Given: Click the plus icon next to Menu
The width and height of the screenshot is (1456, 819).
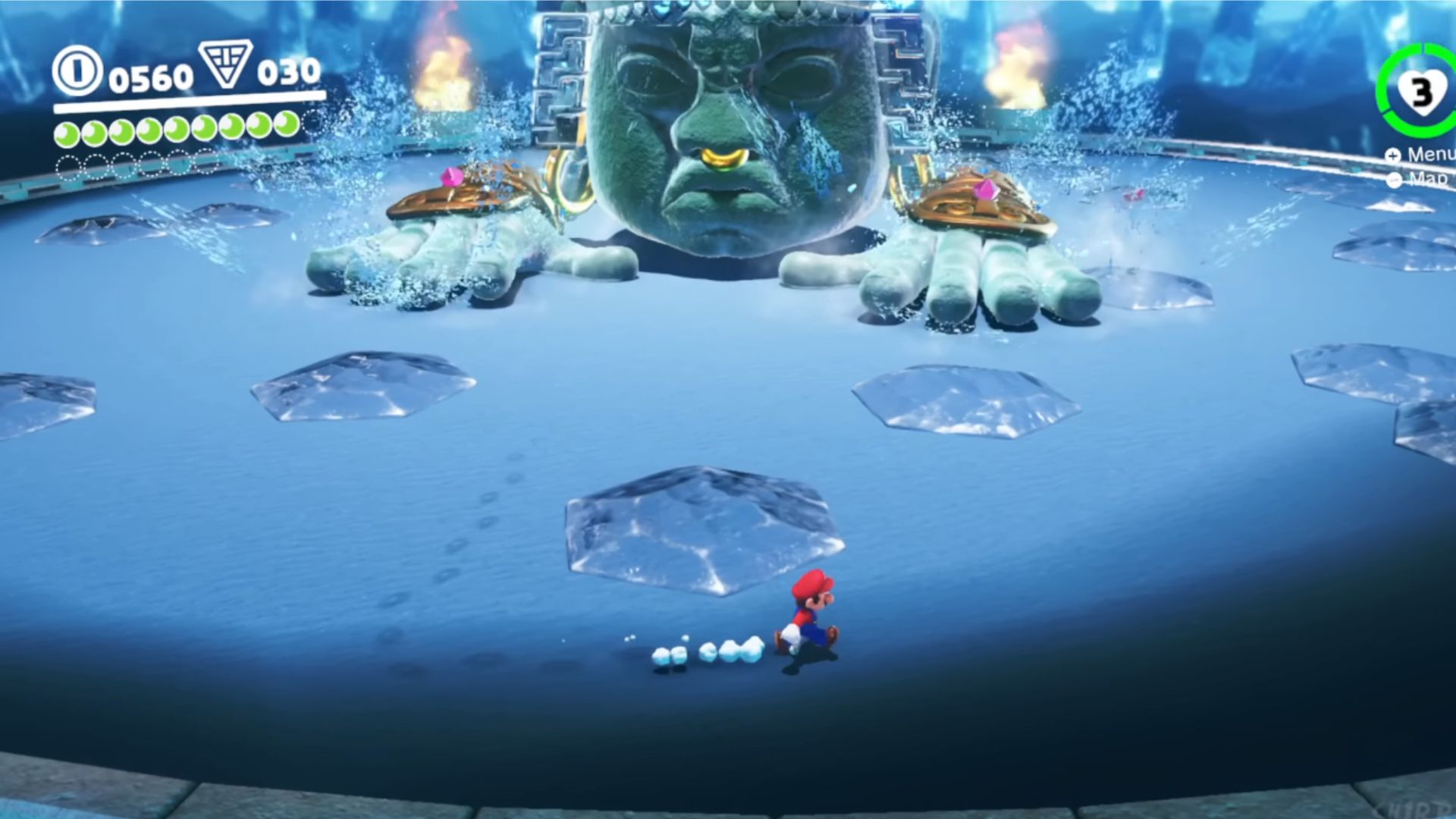Looking at the screenshot, I should [1393, 155].
